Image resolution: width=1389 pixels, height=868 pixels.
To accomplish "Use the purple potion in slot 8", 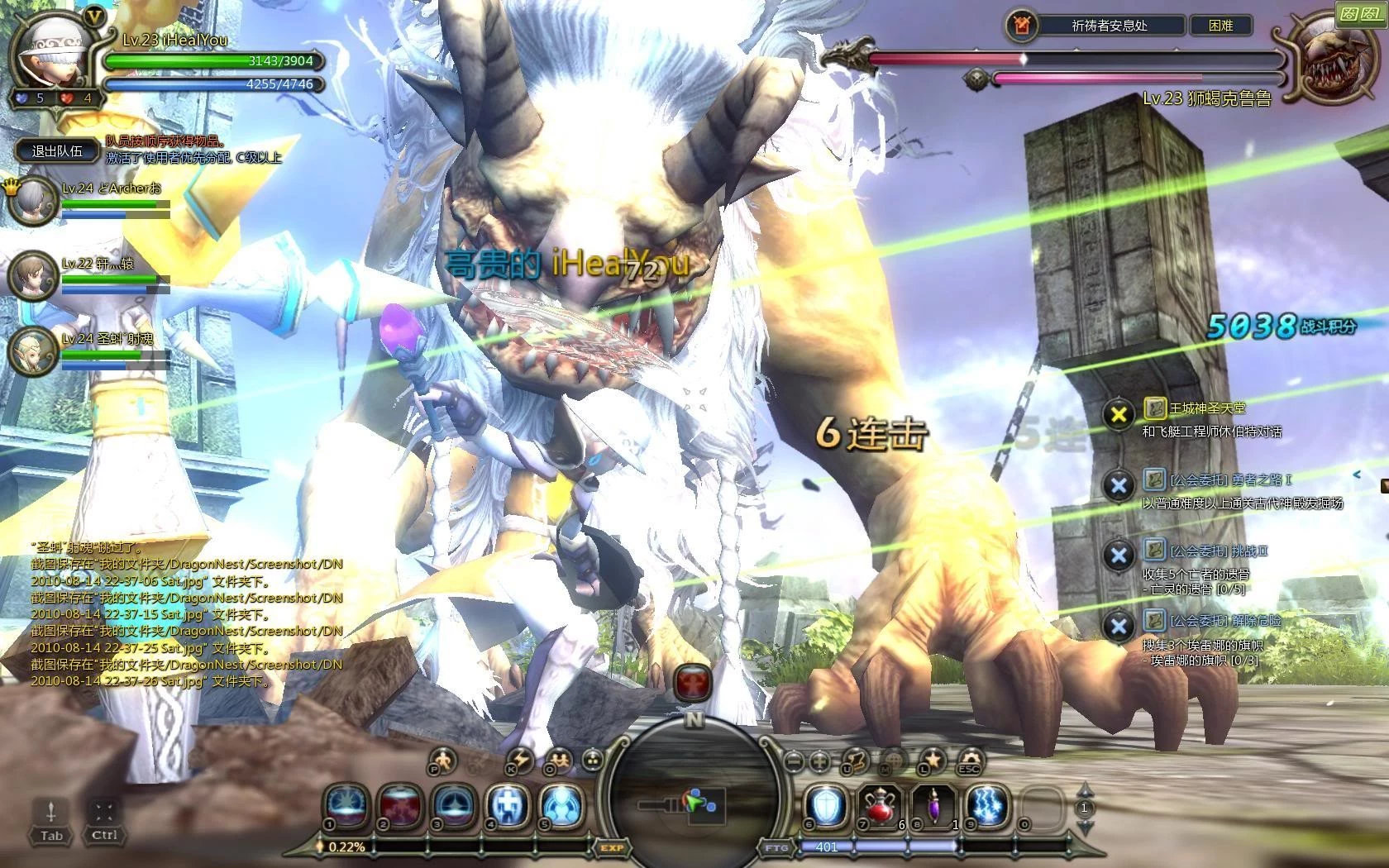I will click(933, 804).
